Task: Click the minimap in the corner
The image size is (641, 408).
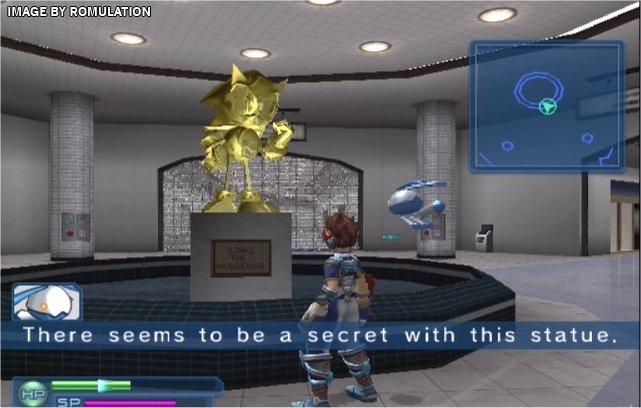Action: [x=548, y=105]
